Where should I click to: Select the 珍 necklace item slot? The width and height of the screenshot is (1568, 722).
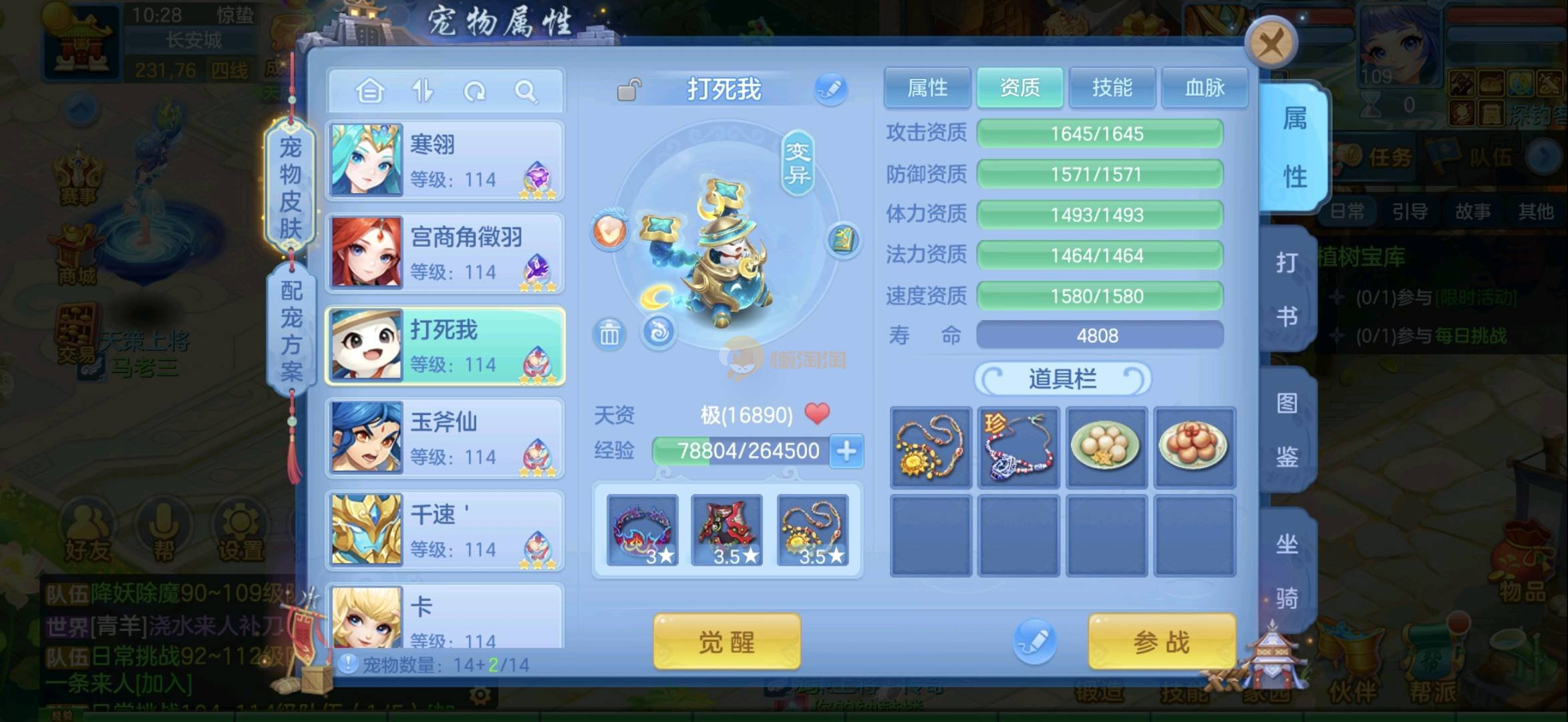coord(1018,447)
